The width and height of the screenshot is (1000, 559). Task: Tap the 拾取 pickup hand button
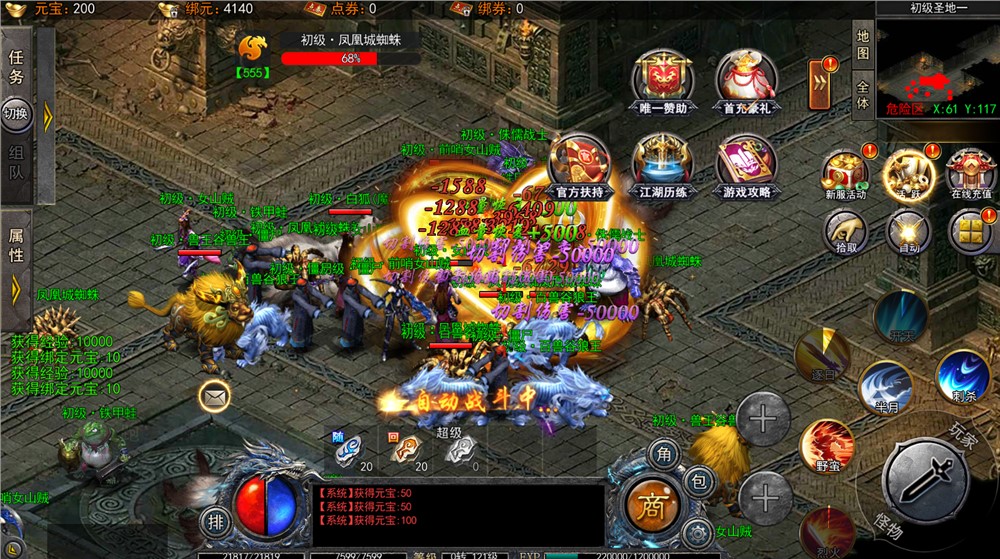pos(845,232)
